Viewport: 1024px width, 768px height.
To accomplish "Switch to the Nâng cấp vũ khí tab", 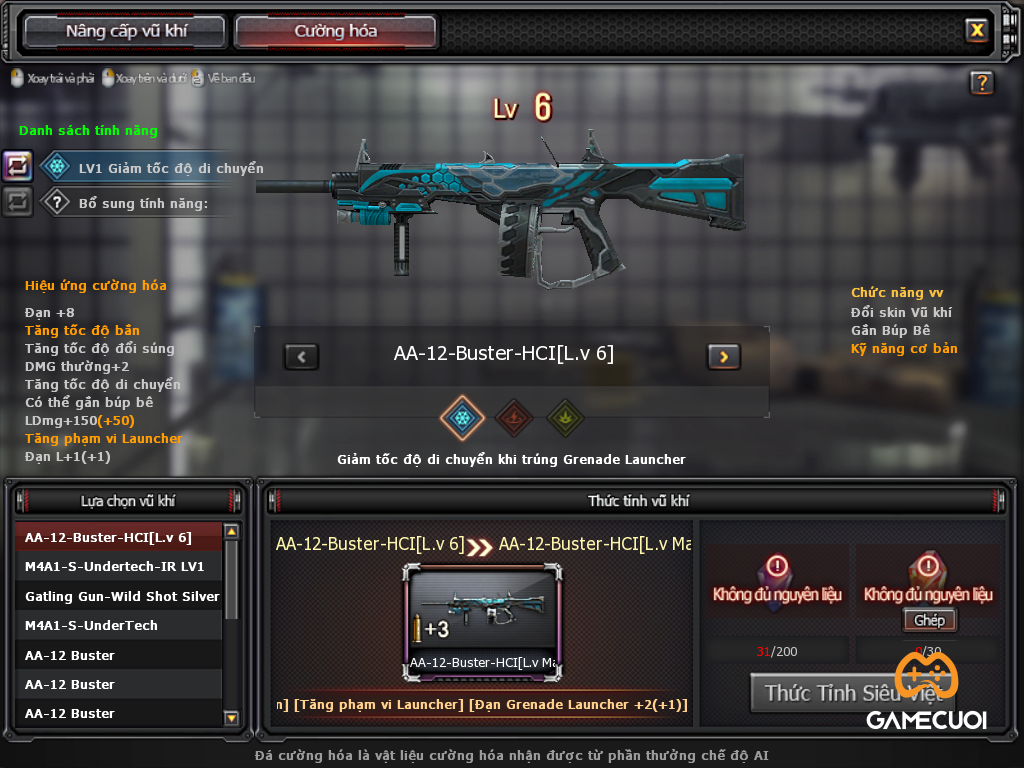I will pos(126,31).
